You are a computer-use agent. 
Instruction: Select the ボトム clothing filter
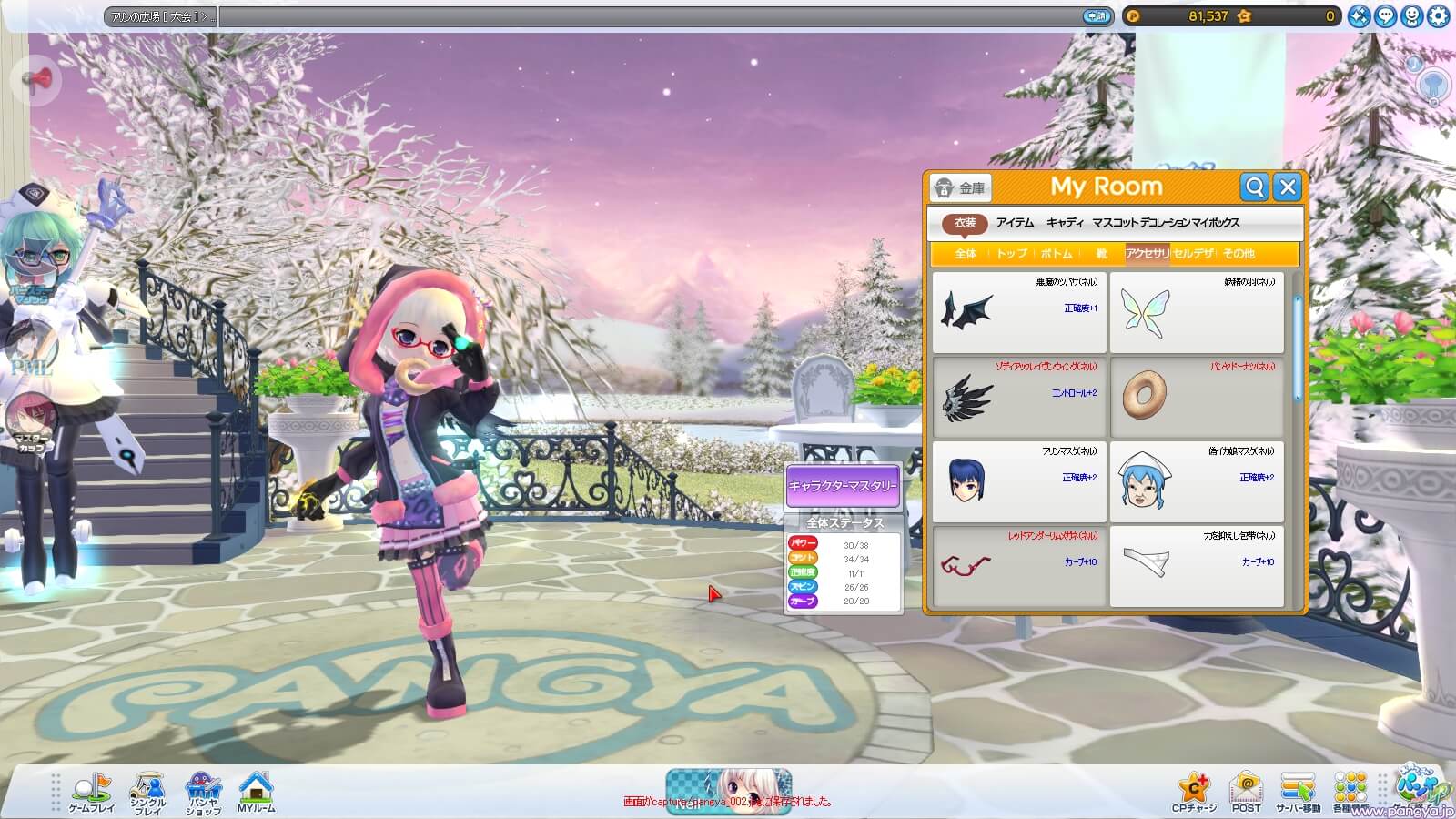(1057, 254)
